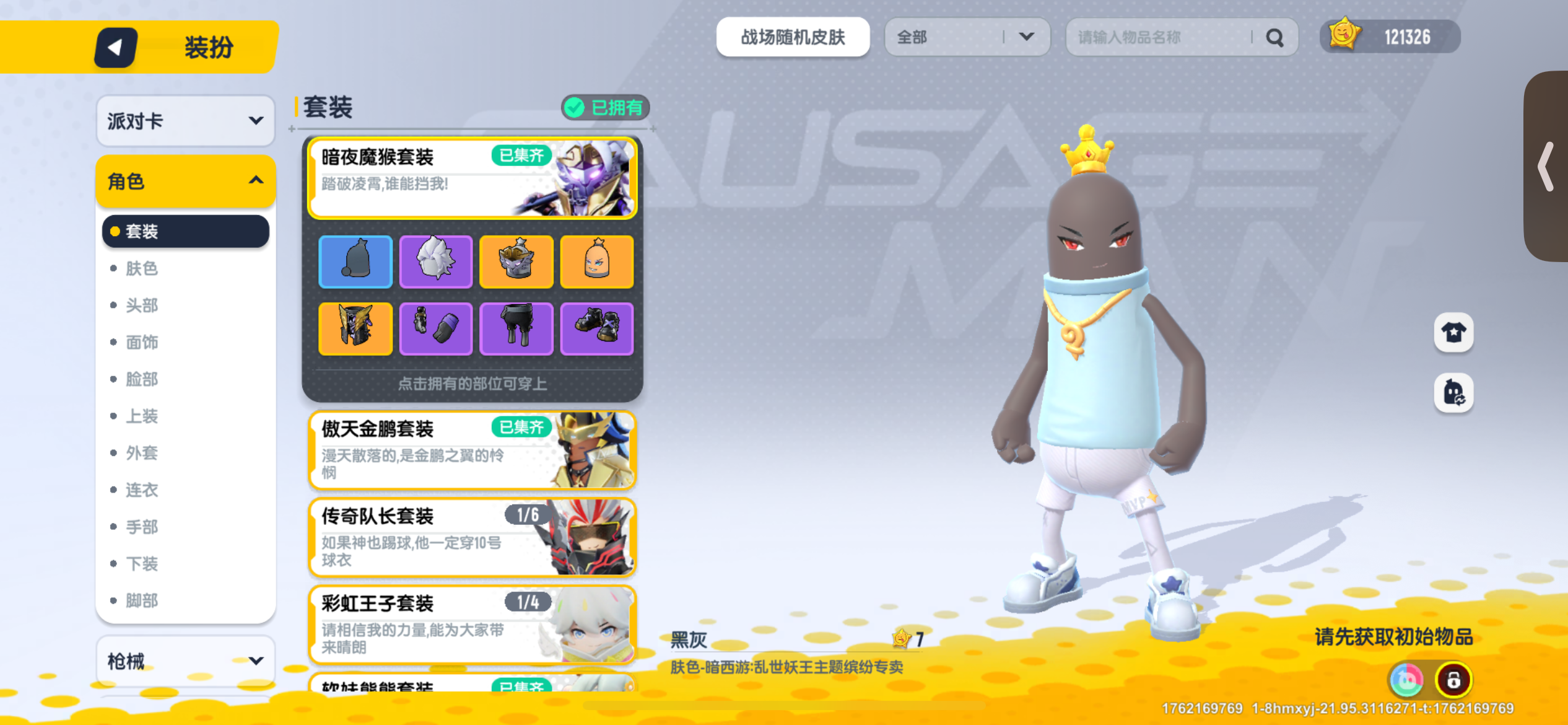
Task: Open the 傲天金鹏套装 set card
Action: [472, 452]
